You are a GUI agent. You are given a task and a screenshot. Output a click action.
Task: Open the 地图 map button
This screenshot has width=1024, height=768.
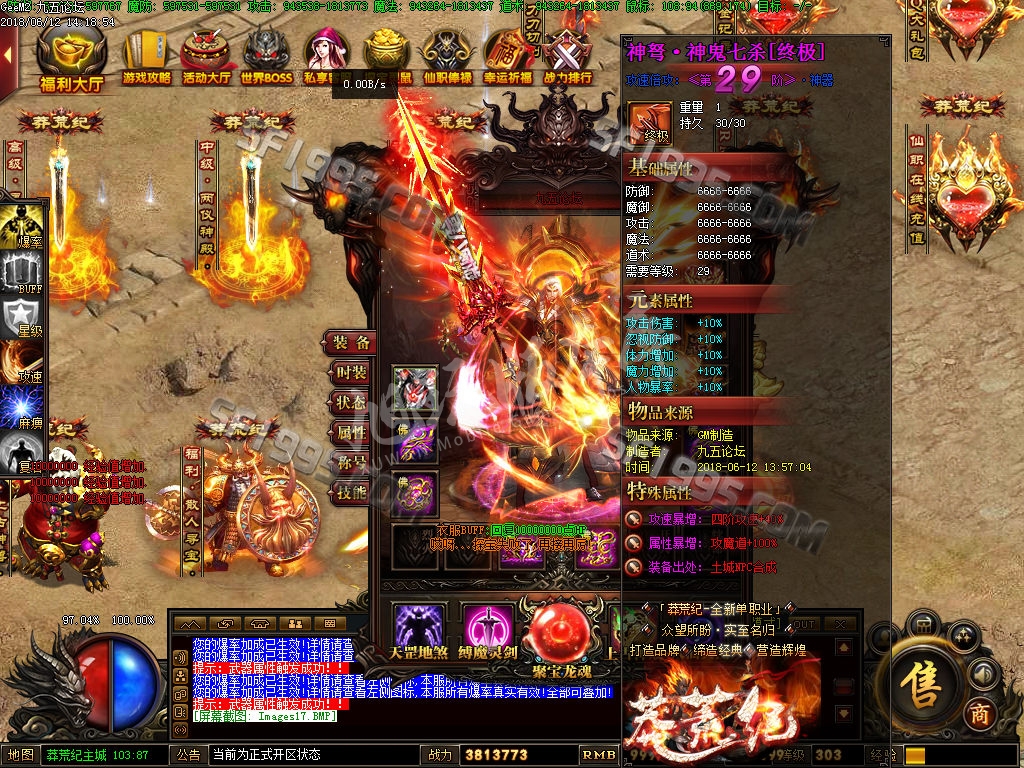click(21, 755)
